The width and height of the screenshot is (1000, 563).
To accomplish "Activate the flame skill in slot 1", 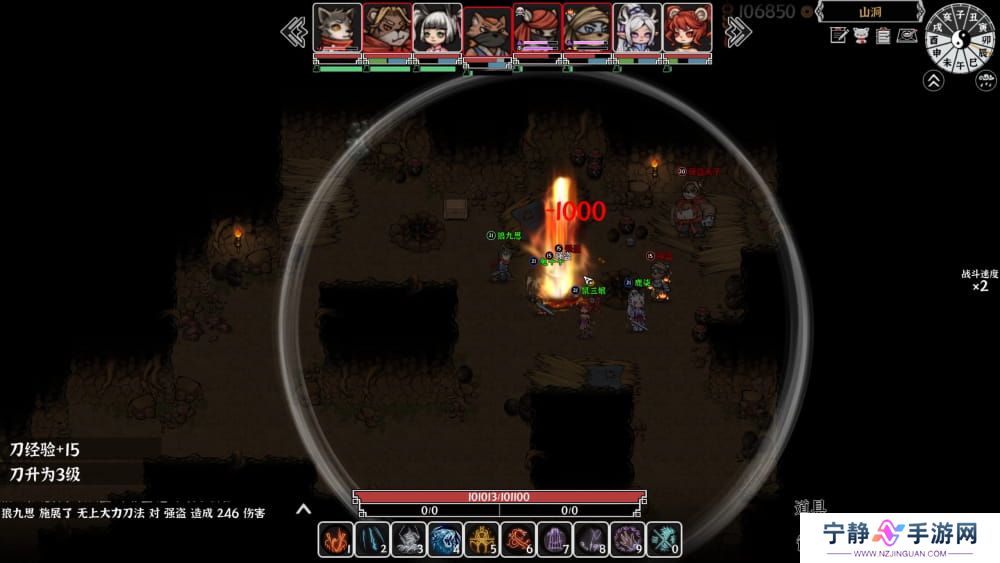I will 335,540.
